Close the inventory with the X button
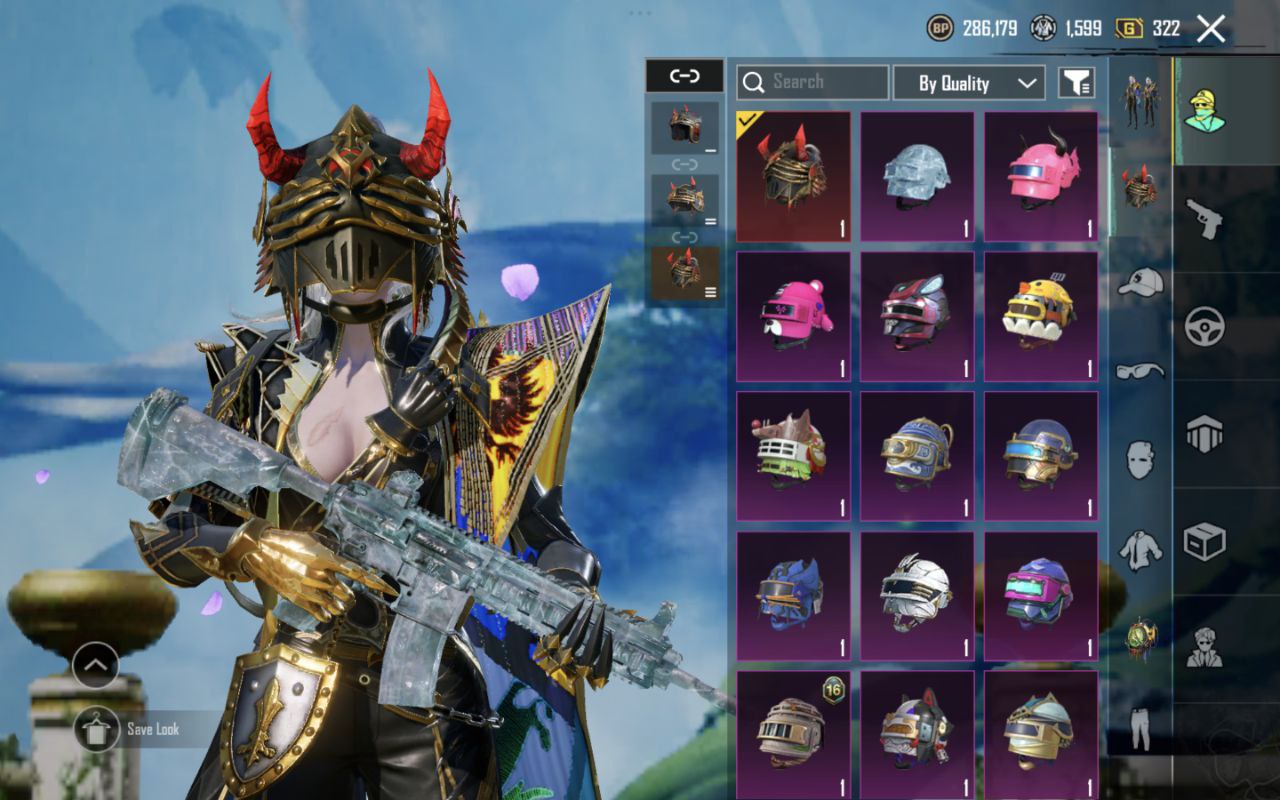This screenshot has width=1280, height=800. [1210, 29]
